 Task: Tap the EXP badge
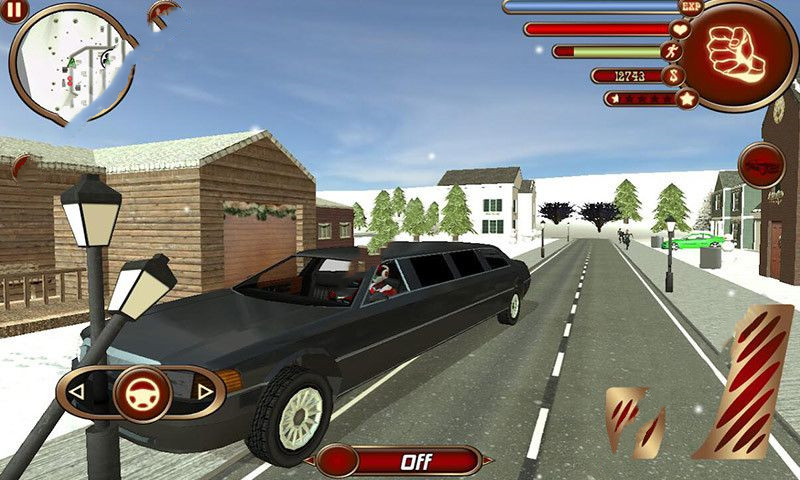(686, 7)
